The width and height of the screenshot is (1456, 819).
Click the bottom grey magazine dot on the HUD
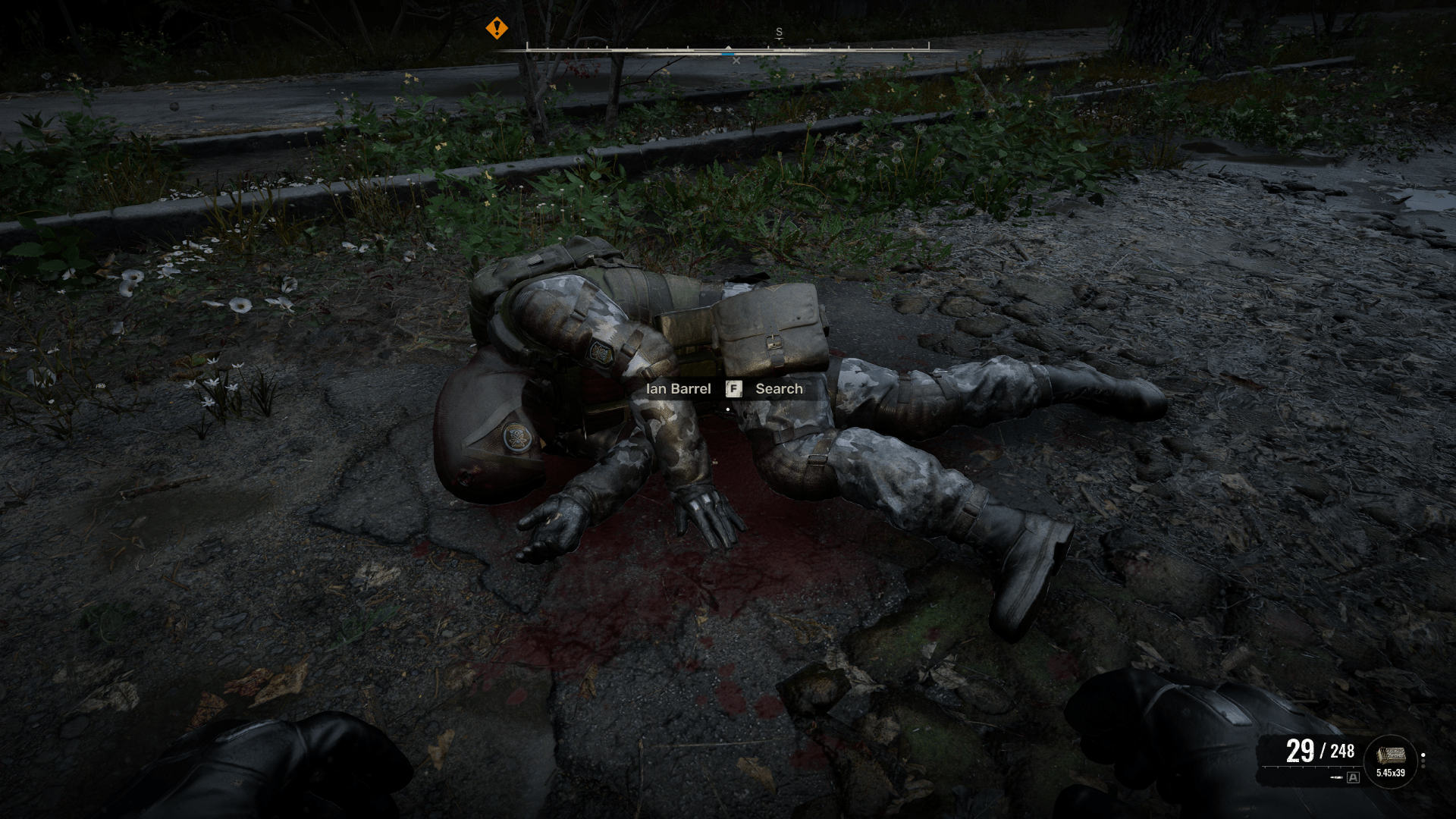click(1423, 767)
